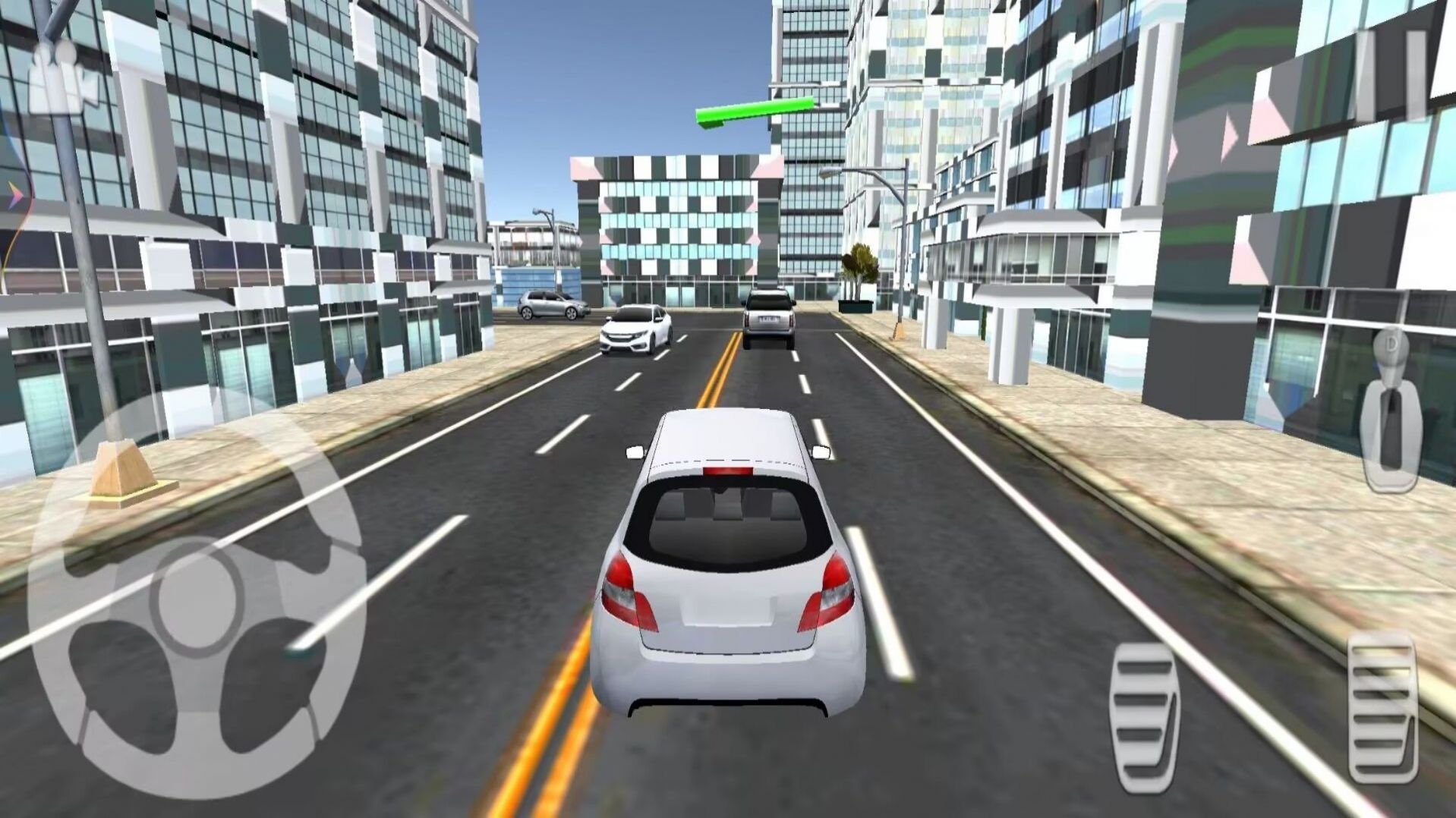Change gear using the gear shifter
The image size is (1456, 818).
[1391, 410]
